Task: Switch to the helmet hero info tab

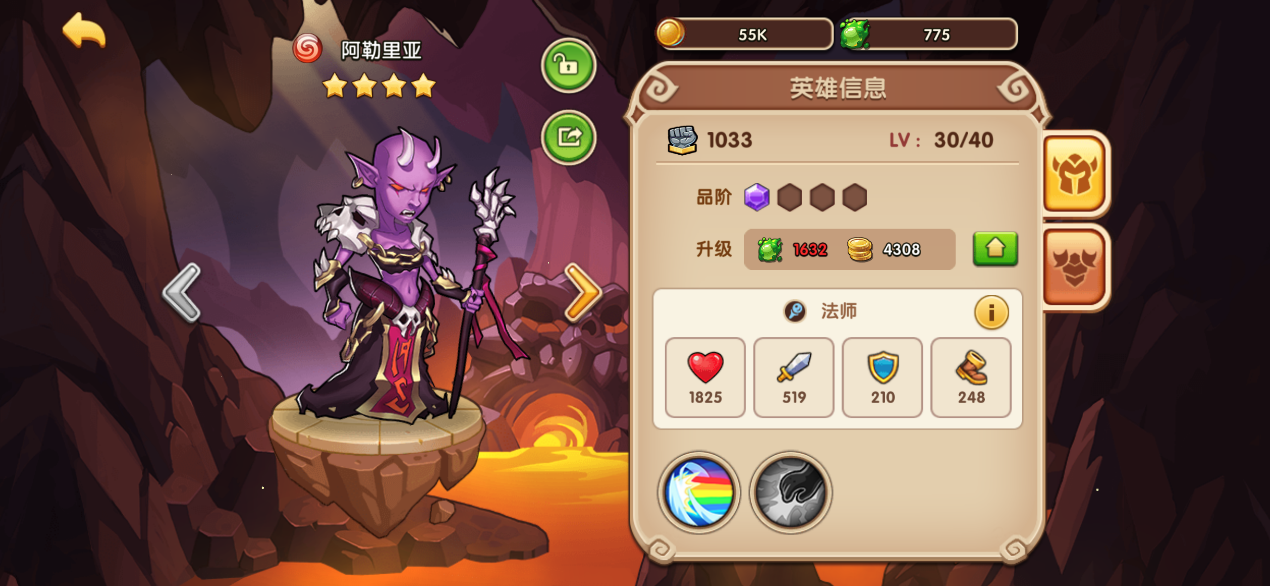Action: pyautogui.click(x=1074, y=173)
